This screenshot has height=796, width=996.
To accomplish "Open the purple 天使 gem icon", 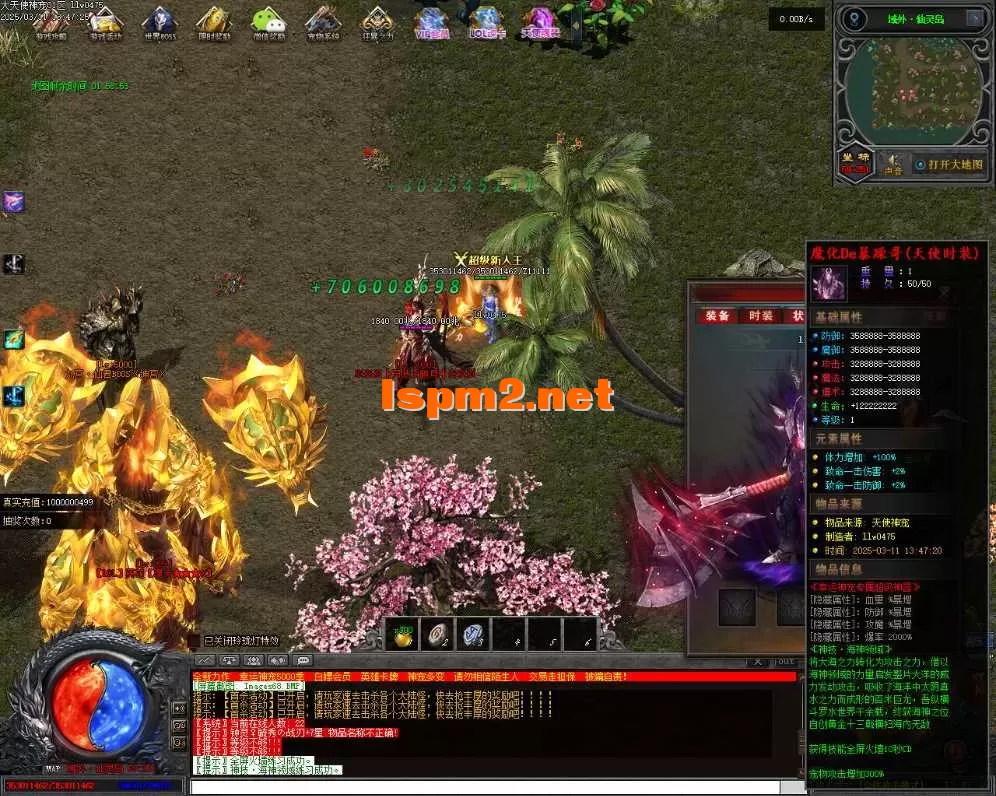I will (542, 21).
